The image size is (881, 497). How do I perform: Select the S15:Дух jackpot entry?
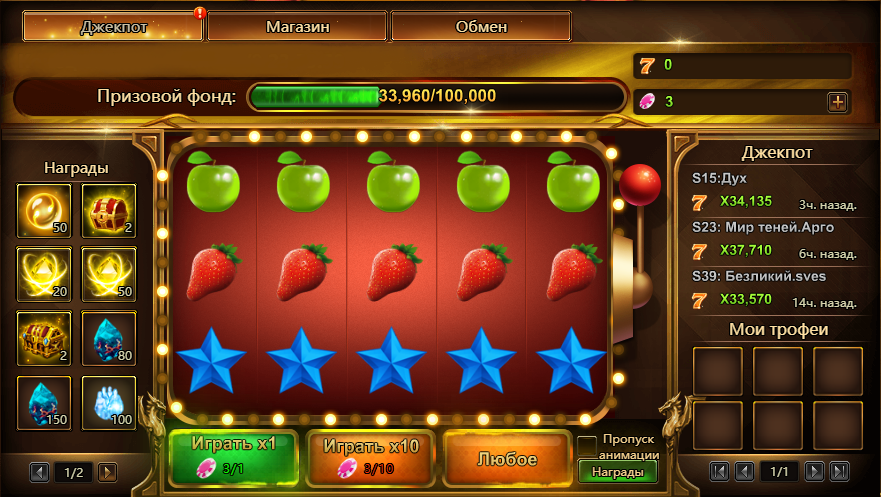click(775, 189)
